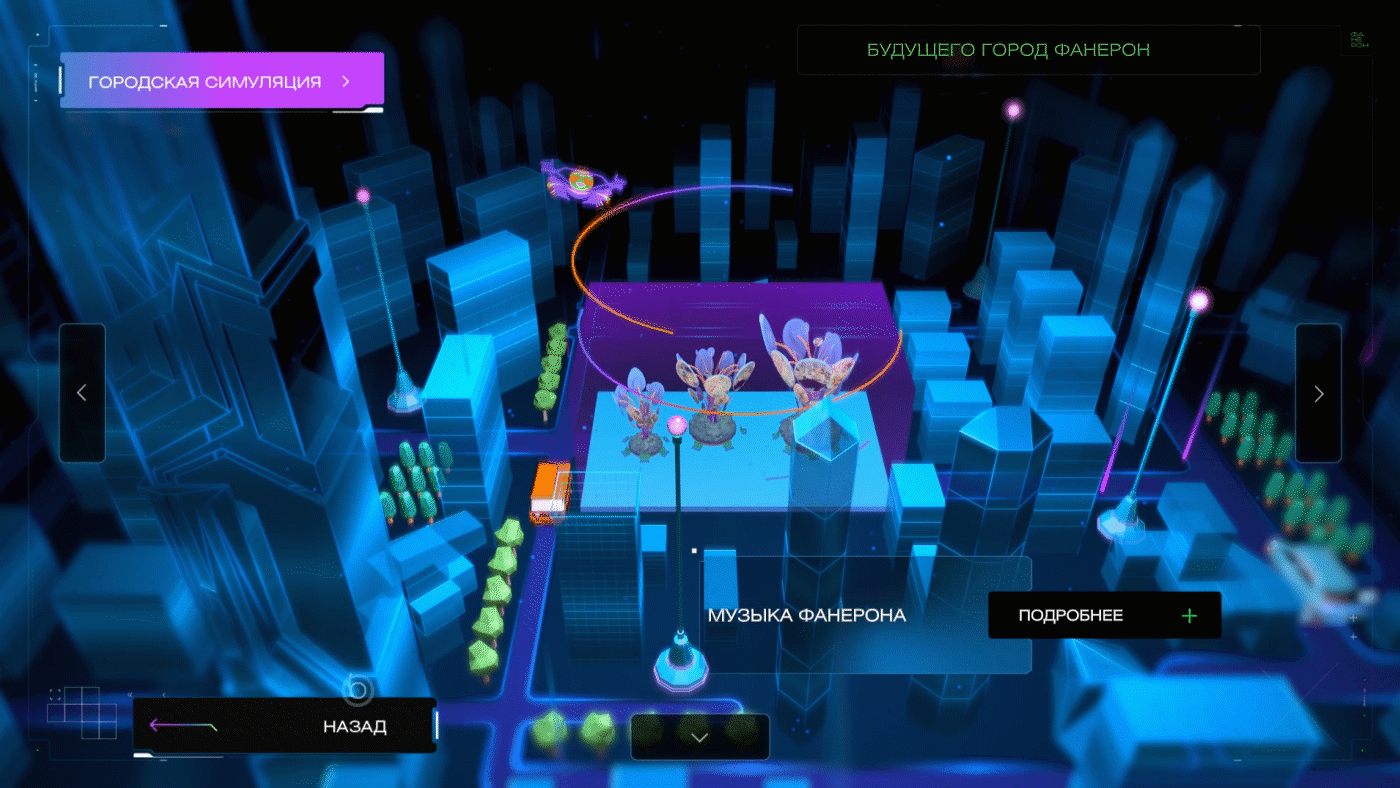Open the Городская симуляция menu button

pyautogui.click(x=221, y=81)
